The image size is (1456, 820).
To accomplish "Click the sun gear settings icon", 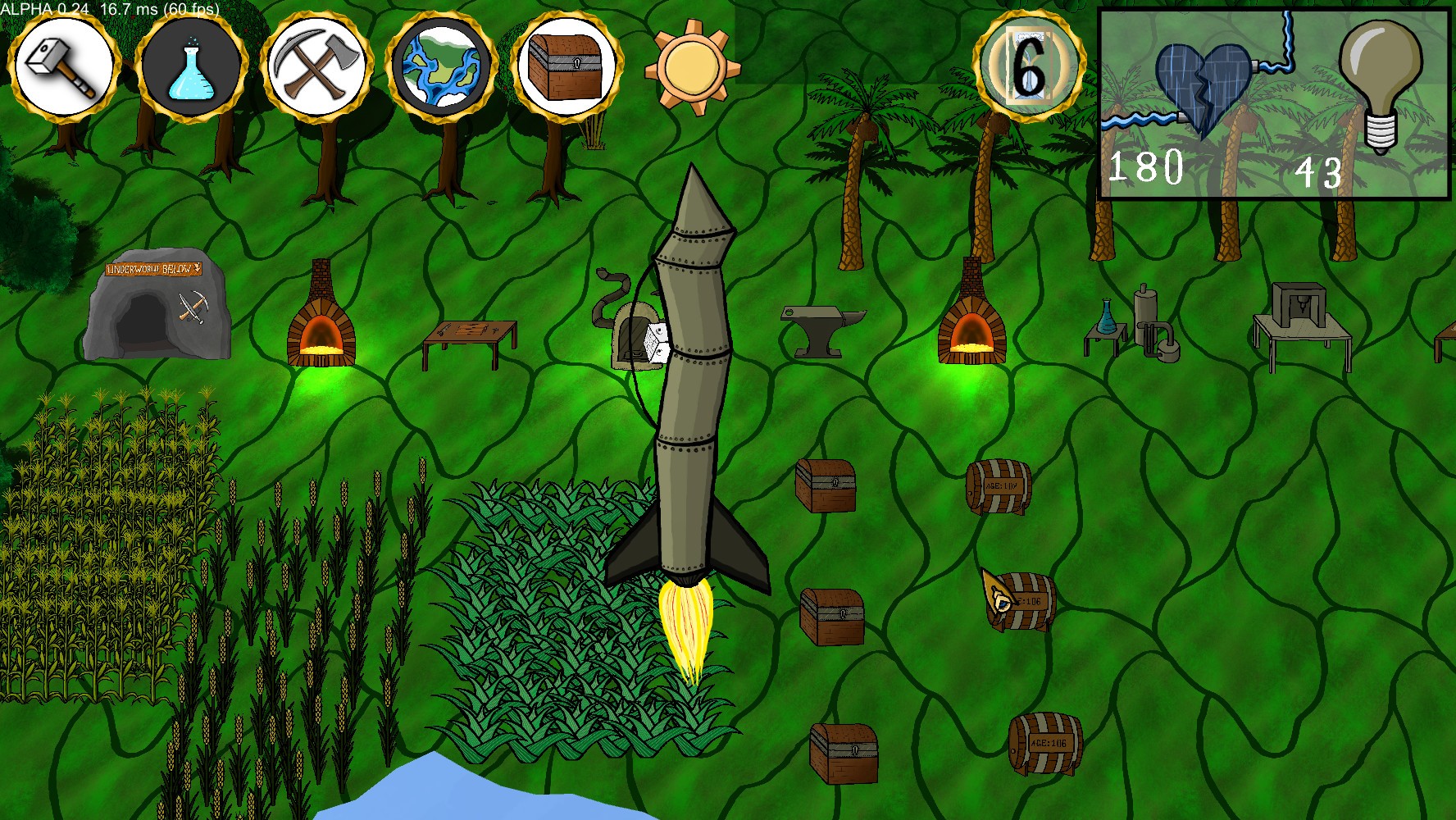I will point(691,67).
